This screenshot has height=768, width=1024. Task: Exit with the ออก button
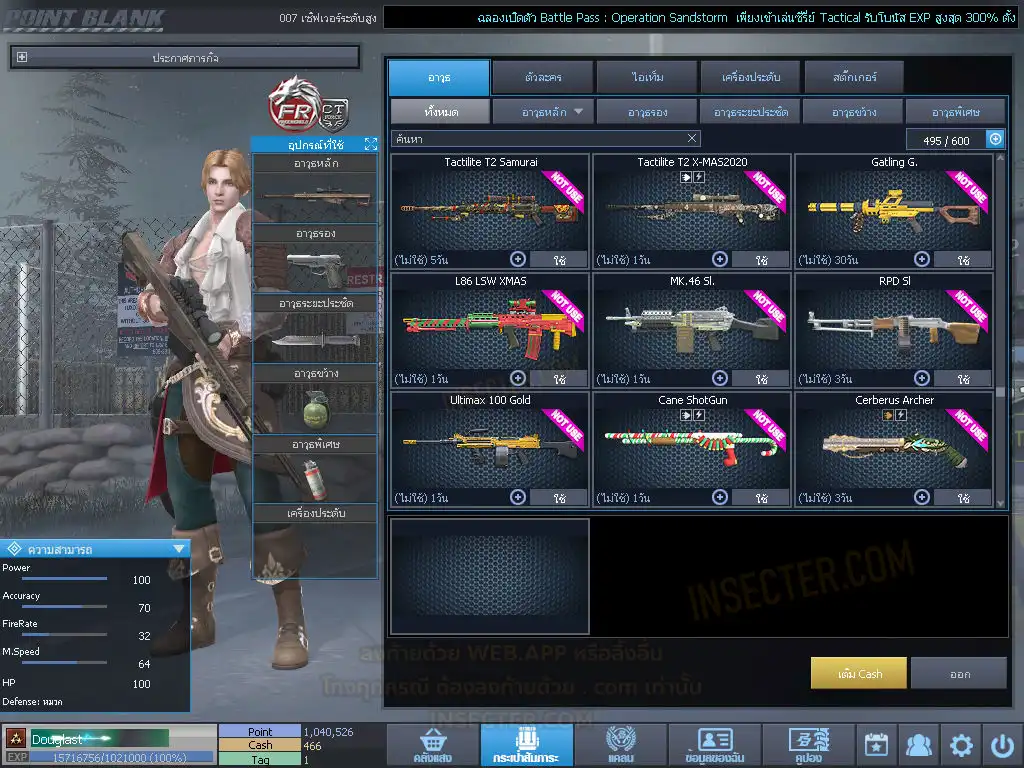(959, 674)
